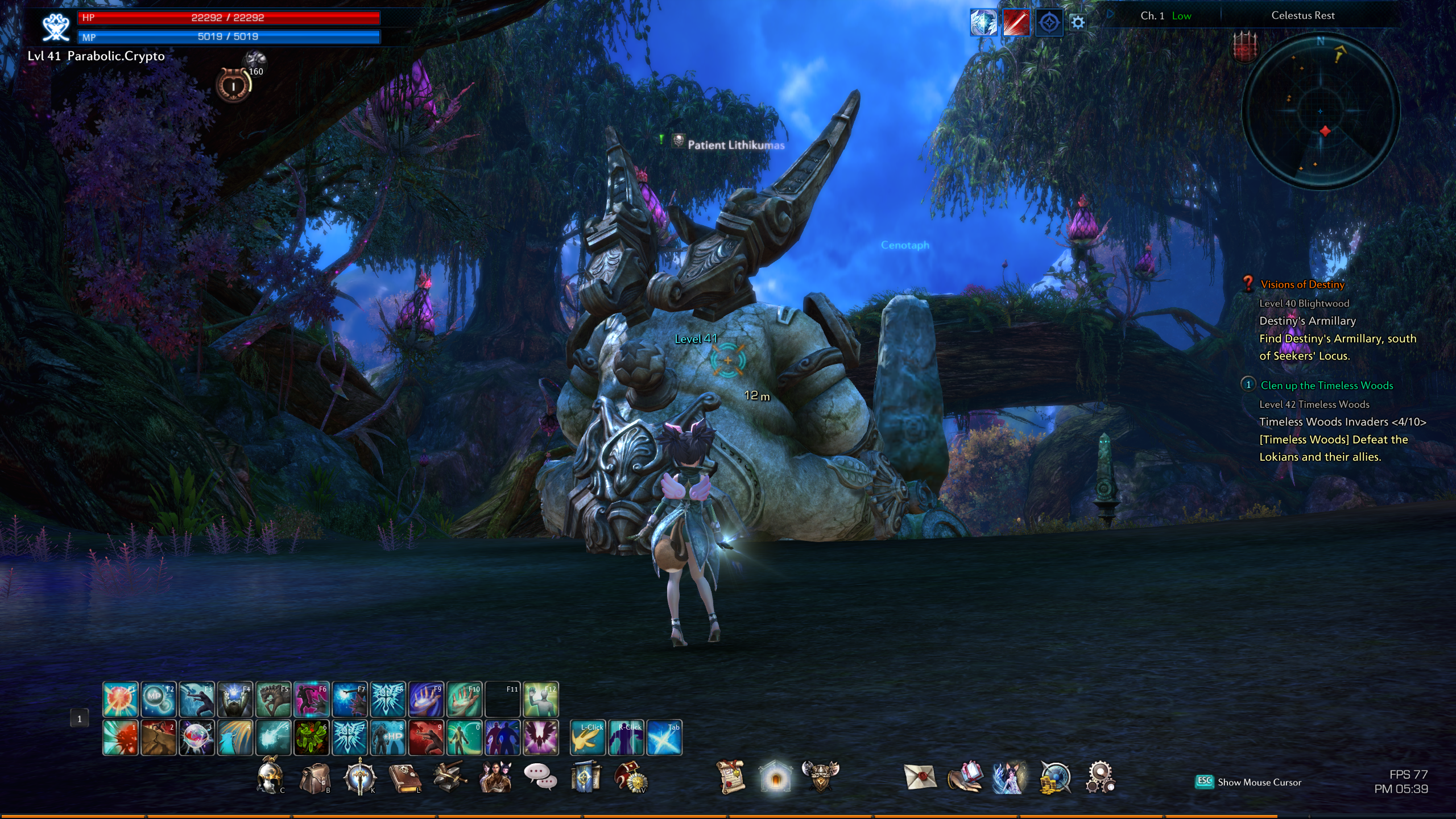Image resolution: width=1456 pixels, height=819 pixels.
Task: Open the quest journal book
Action: click(404, 778)
